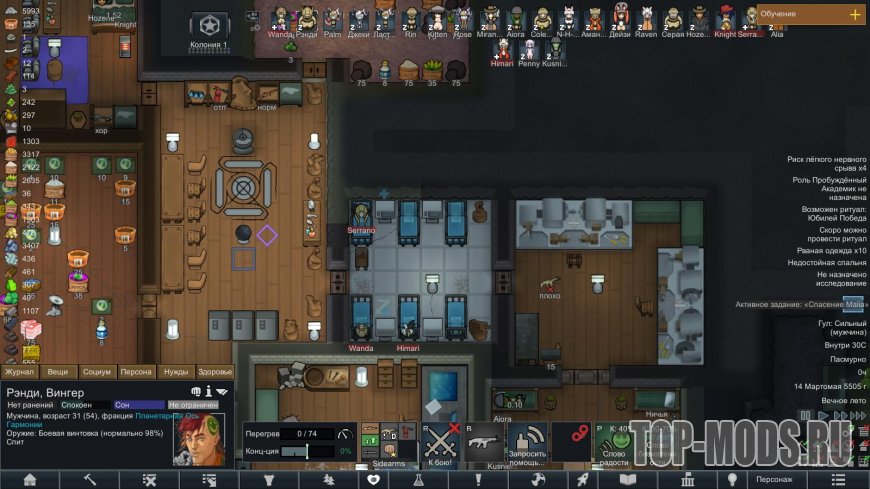Expand the Обучение panel with plus
The width and height of the screenshot is (870, 489).
854,14
